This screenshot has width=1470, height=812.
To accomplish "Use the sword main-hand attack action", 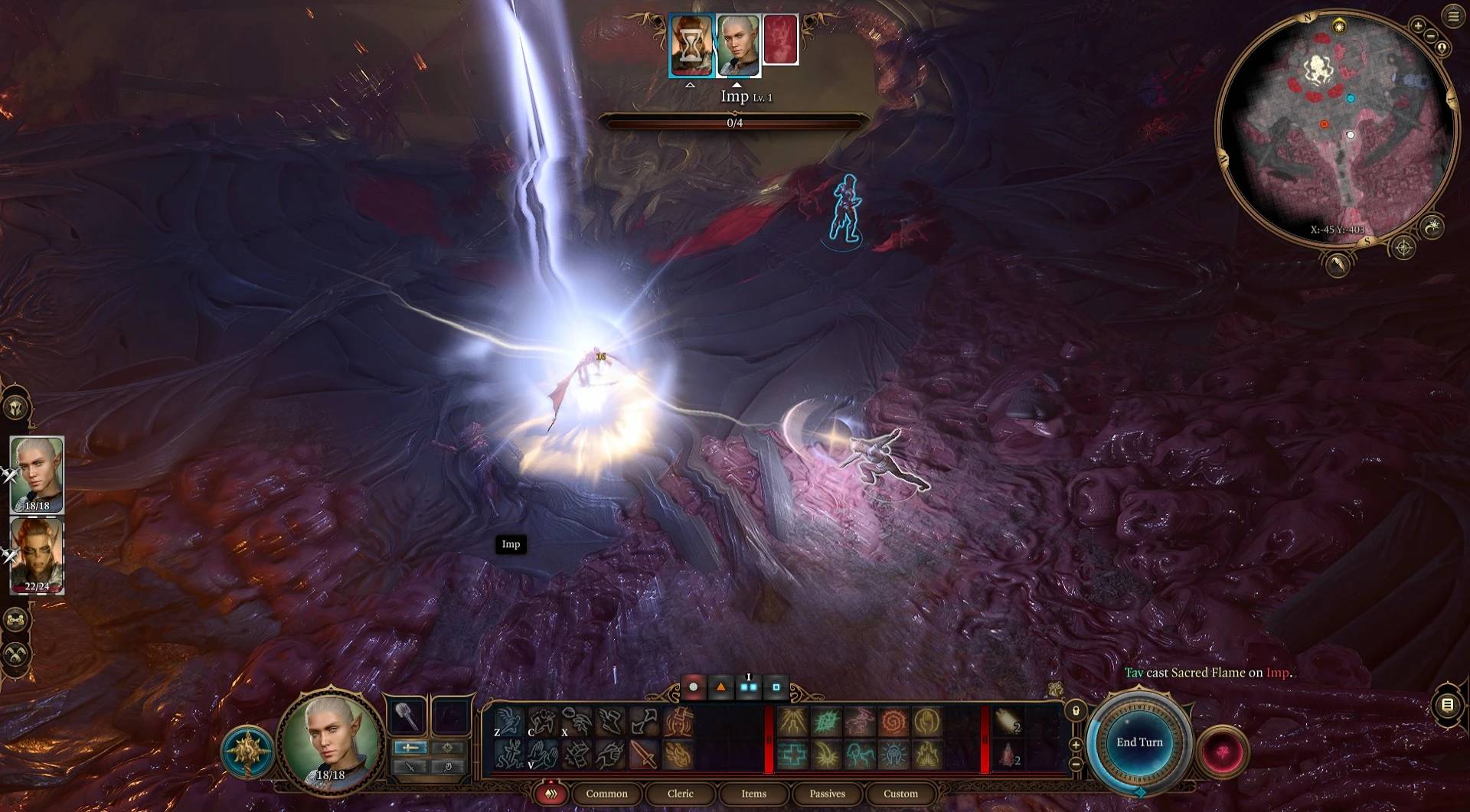I will point(644,755).
